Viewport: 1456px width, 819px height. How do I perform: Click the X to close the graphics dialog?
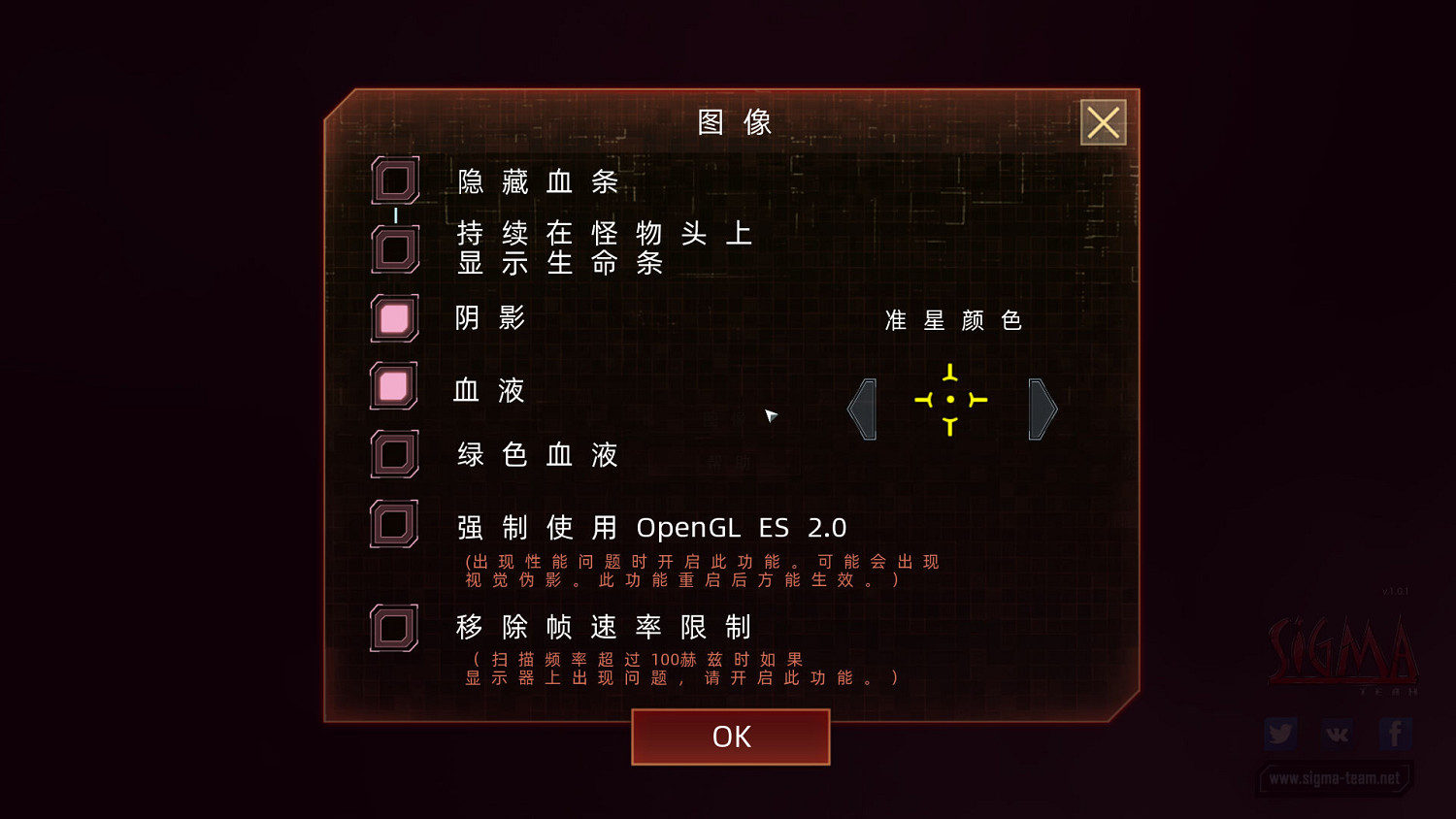pos(1103,122)
